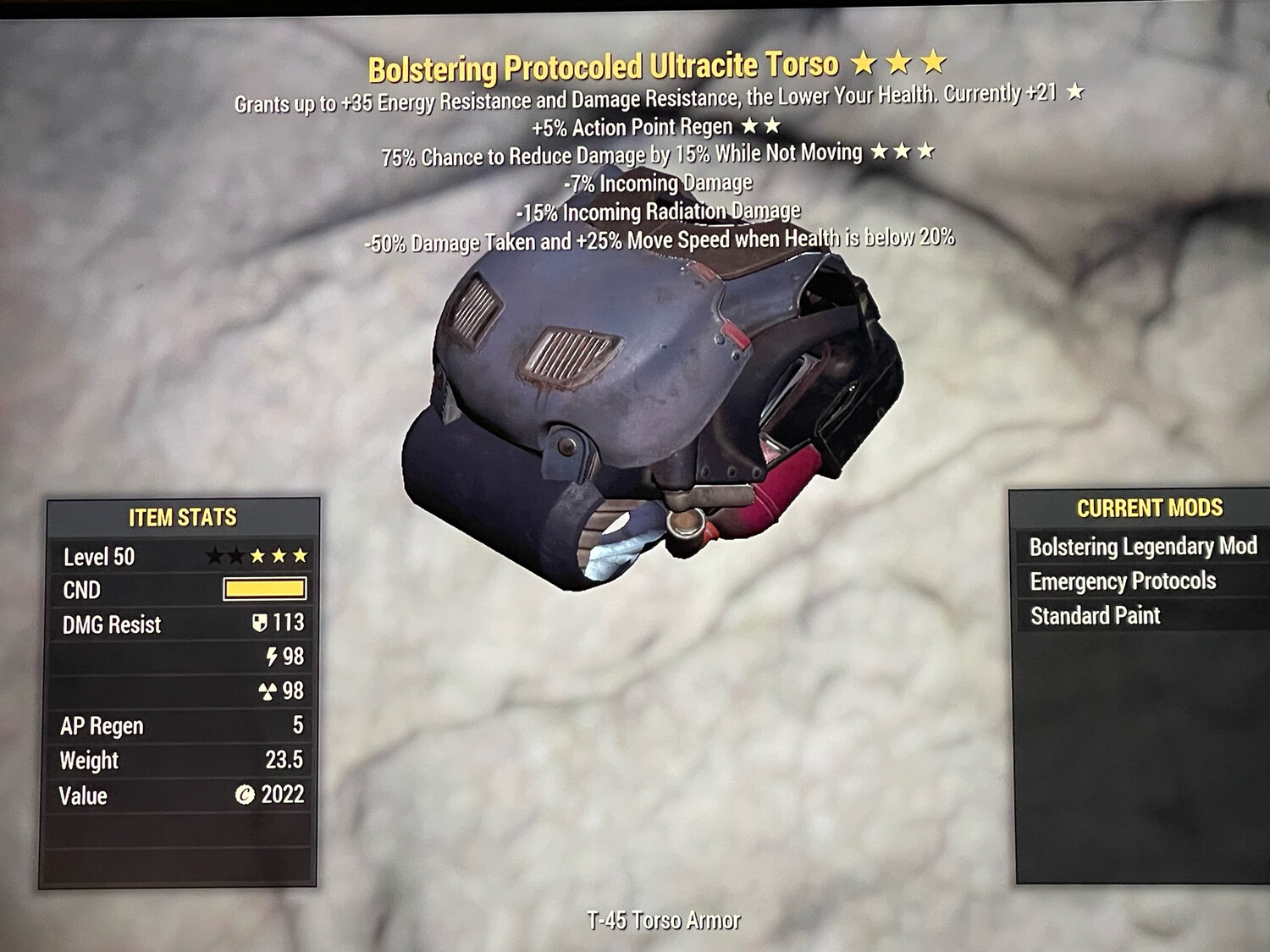Click the caps currency icon beside the Value

245,795
